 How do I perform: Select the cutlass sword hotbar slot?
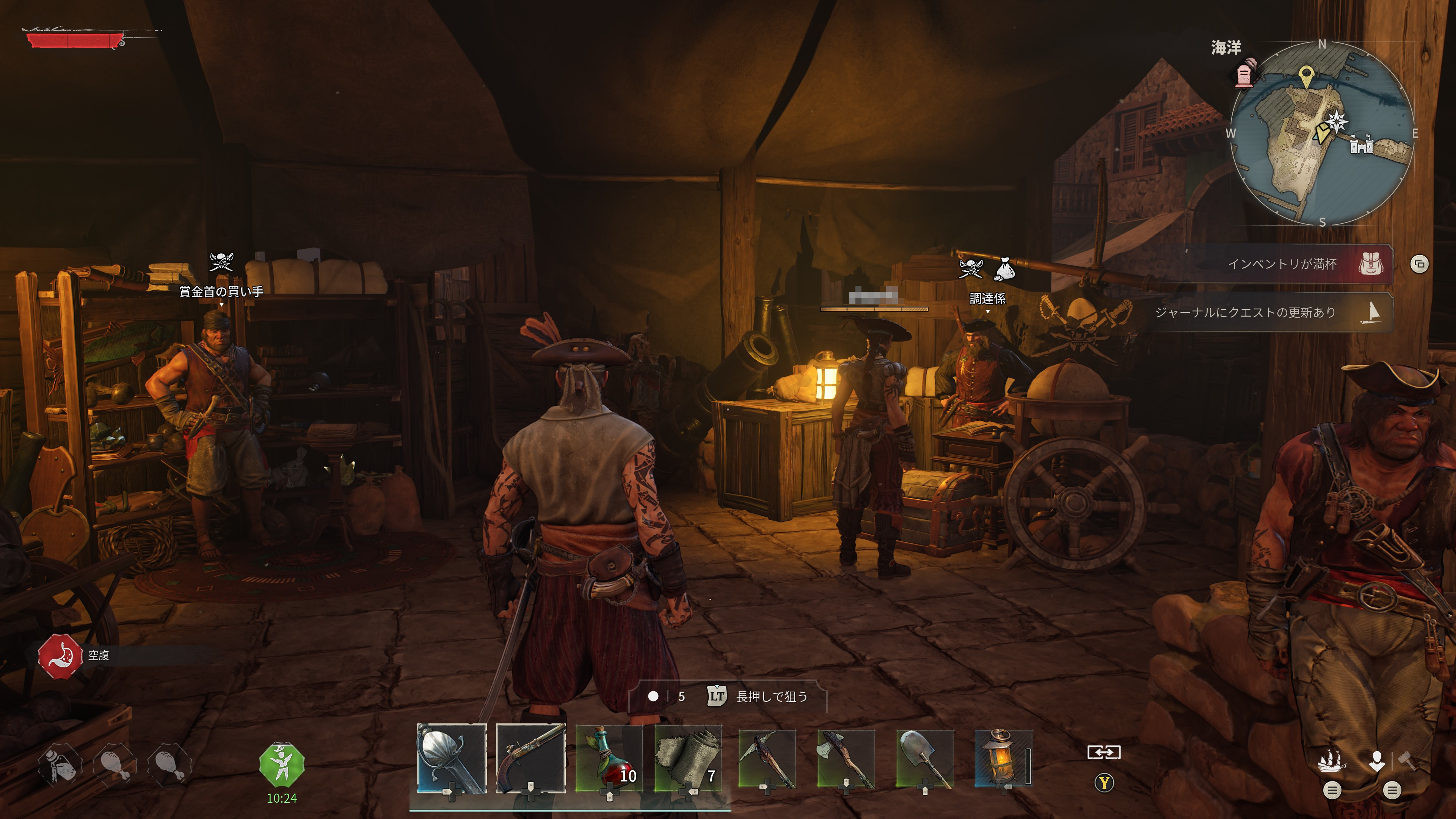tap(451, 758)
